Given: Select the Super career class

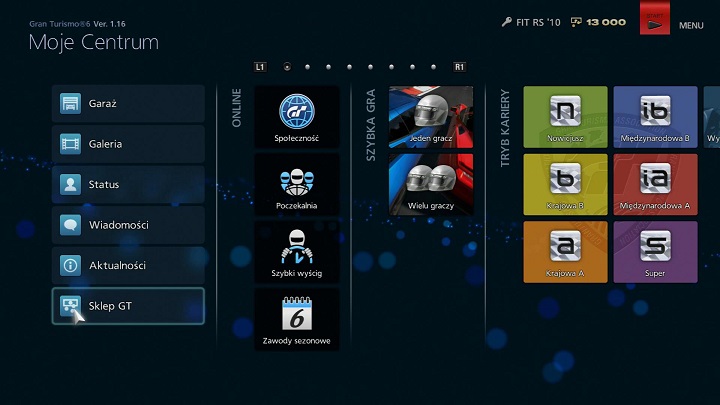Looking at the screenshot, I should (655, 251).
